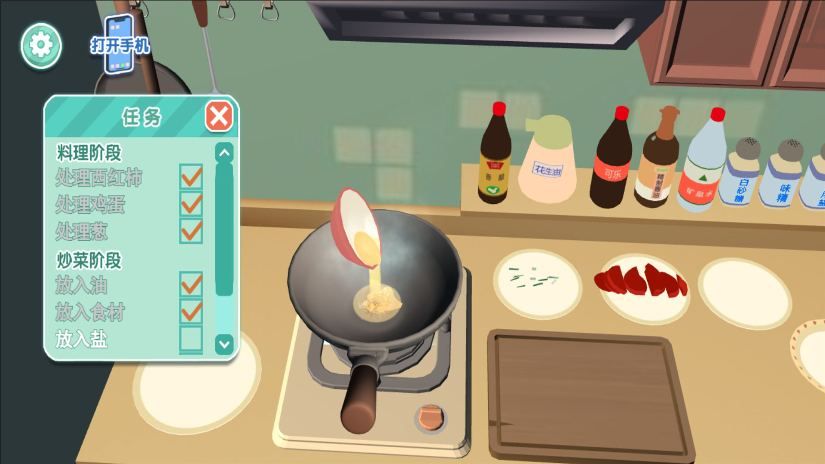The width and height of the screenshot is (825, 464).
Task: Open the gear settings menu
Action: [41, 45]
